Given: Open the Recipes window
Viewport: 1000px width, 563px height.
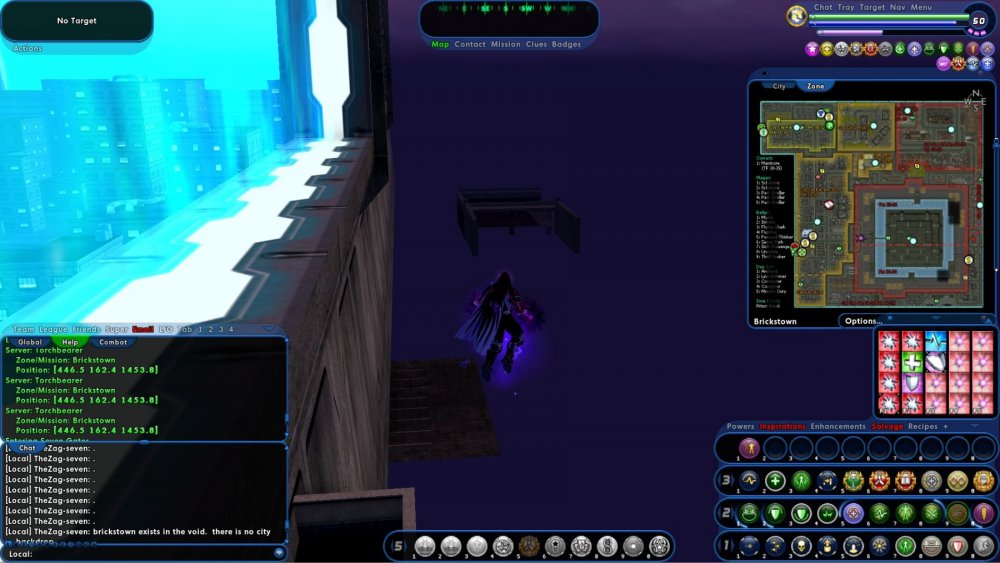Looking at the screenshot, I should point(923,427).
